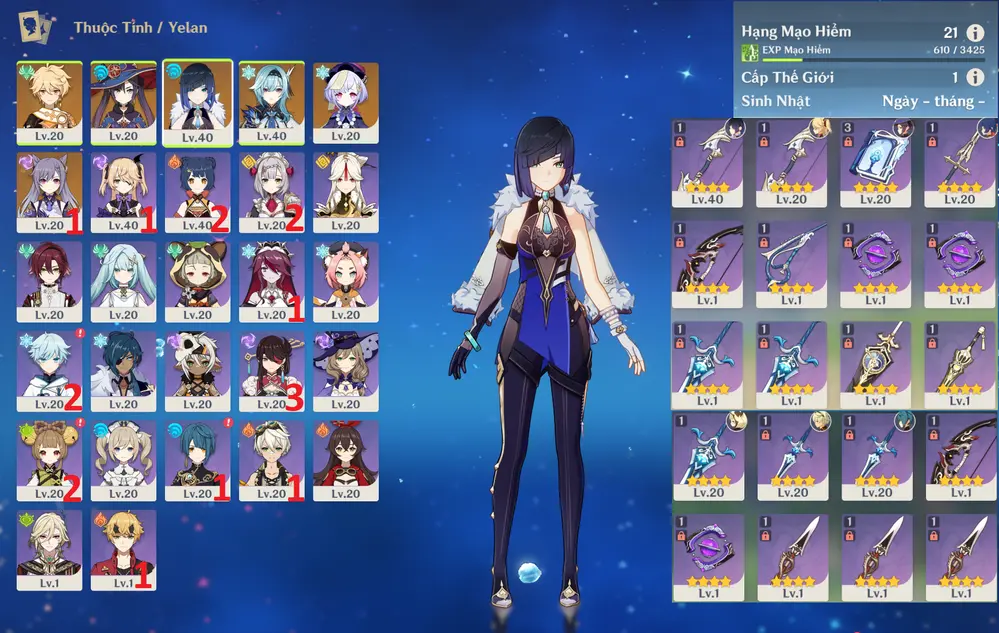
Task: Select Noelle's character card
Action: click(x=272, y=191)
